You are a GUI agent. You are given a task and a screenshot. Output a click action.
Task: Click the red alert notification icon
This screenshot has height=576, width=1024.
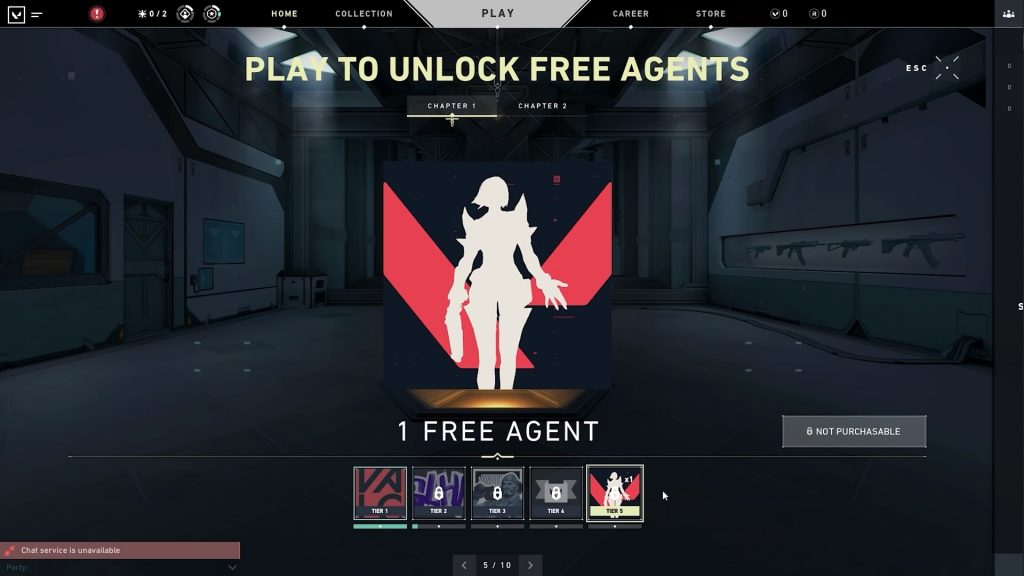[97, 14]
